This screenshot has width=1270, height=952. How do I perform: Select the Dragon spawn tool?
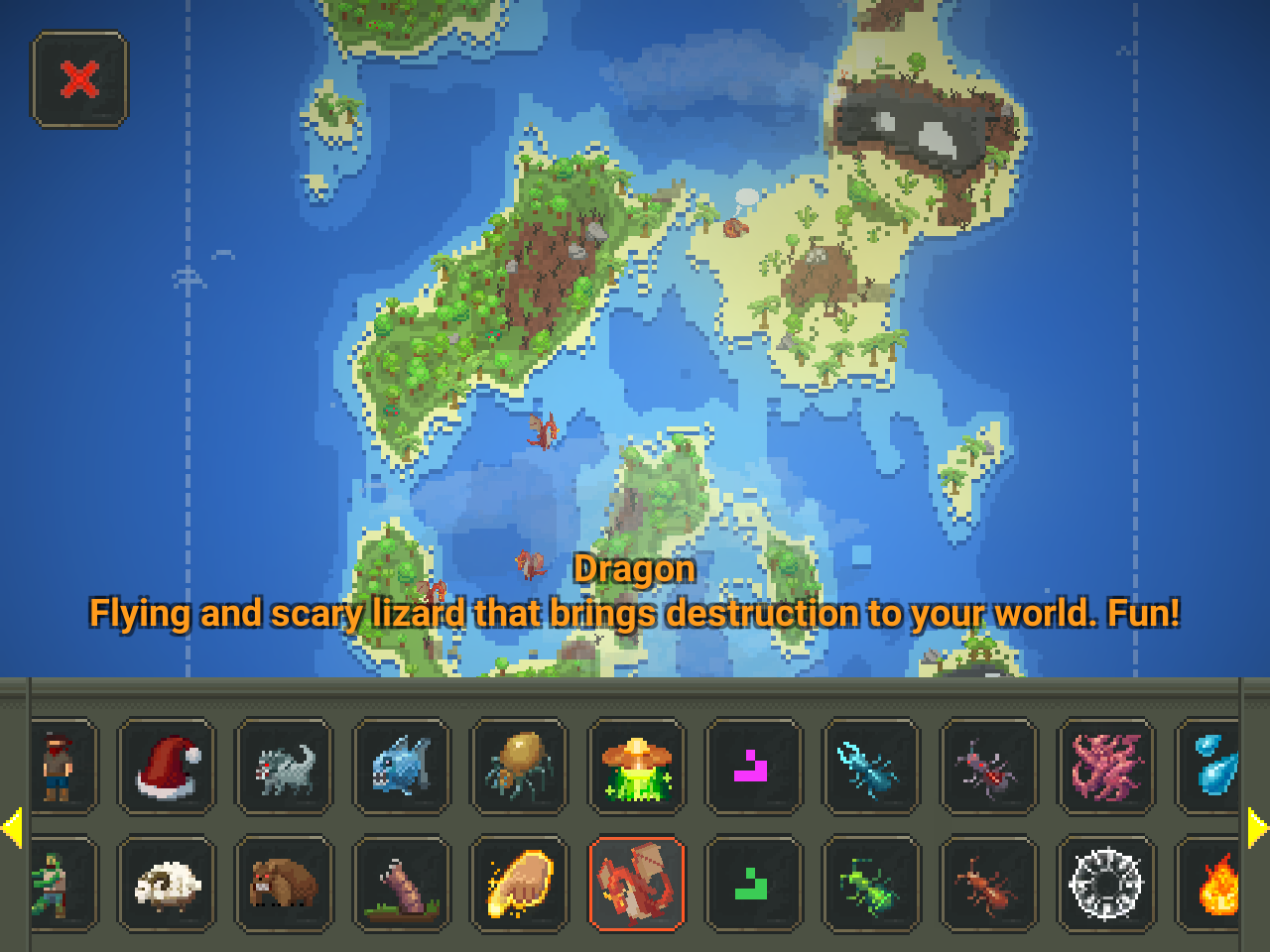pyautogui.click(x=636, y=884)
